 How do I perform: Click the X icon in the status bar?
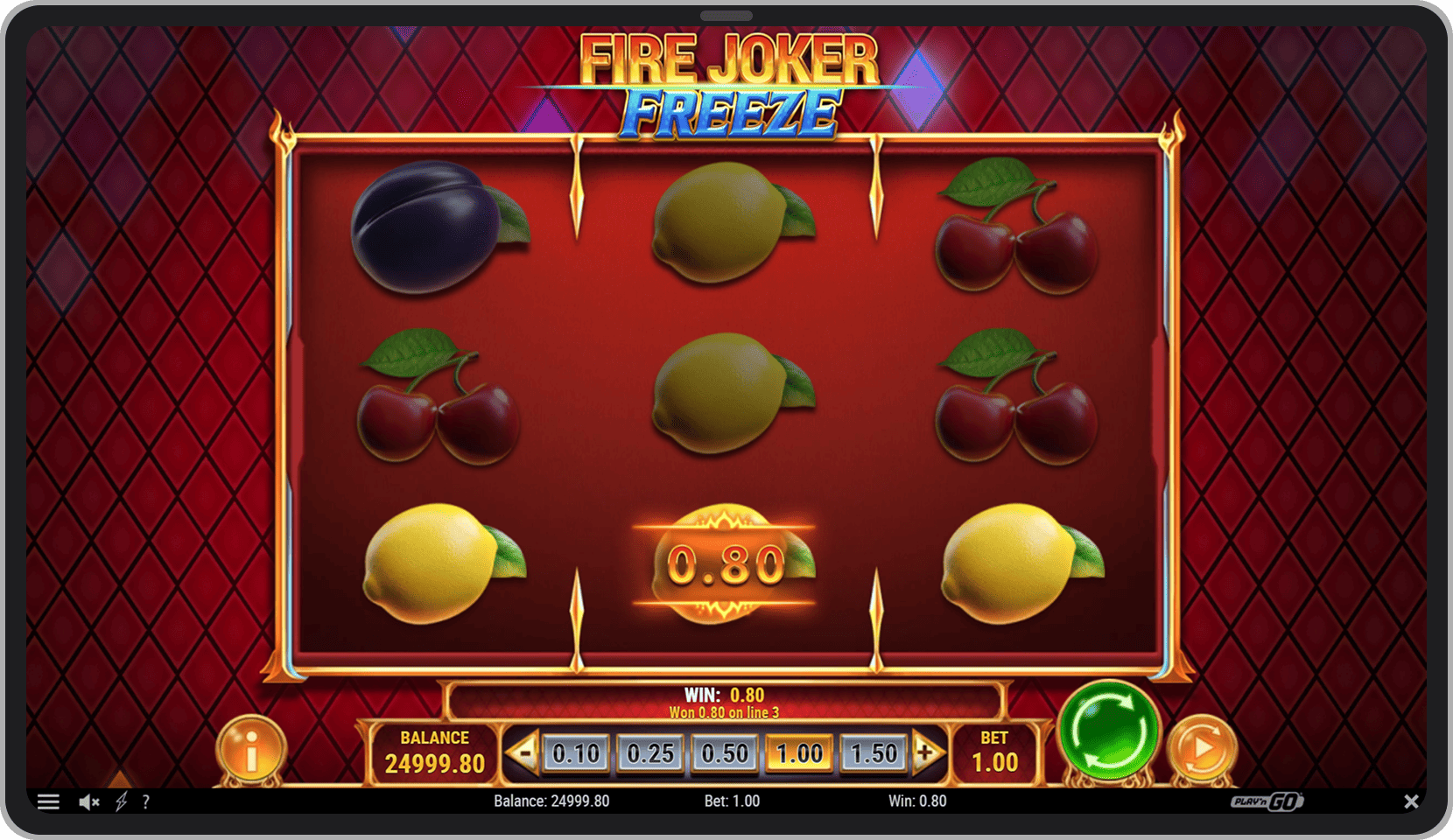coord(1411,801)
